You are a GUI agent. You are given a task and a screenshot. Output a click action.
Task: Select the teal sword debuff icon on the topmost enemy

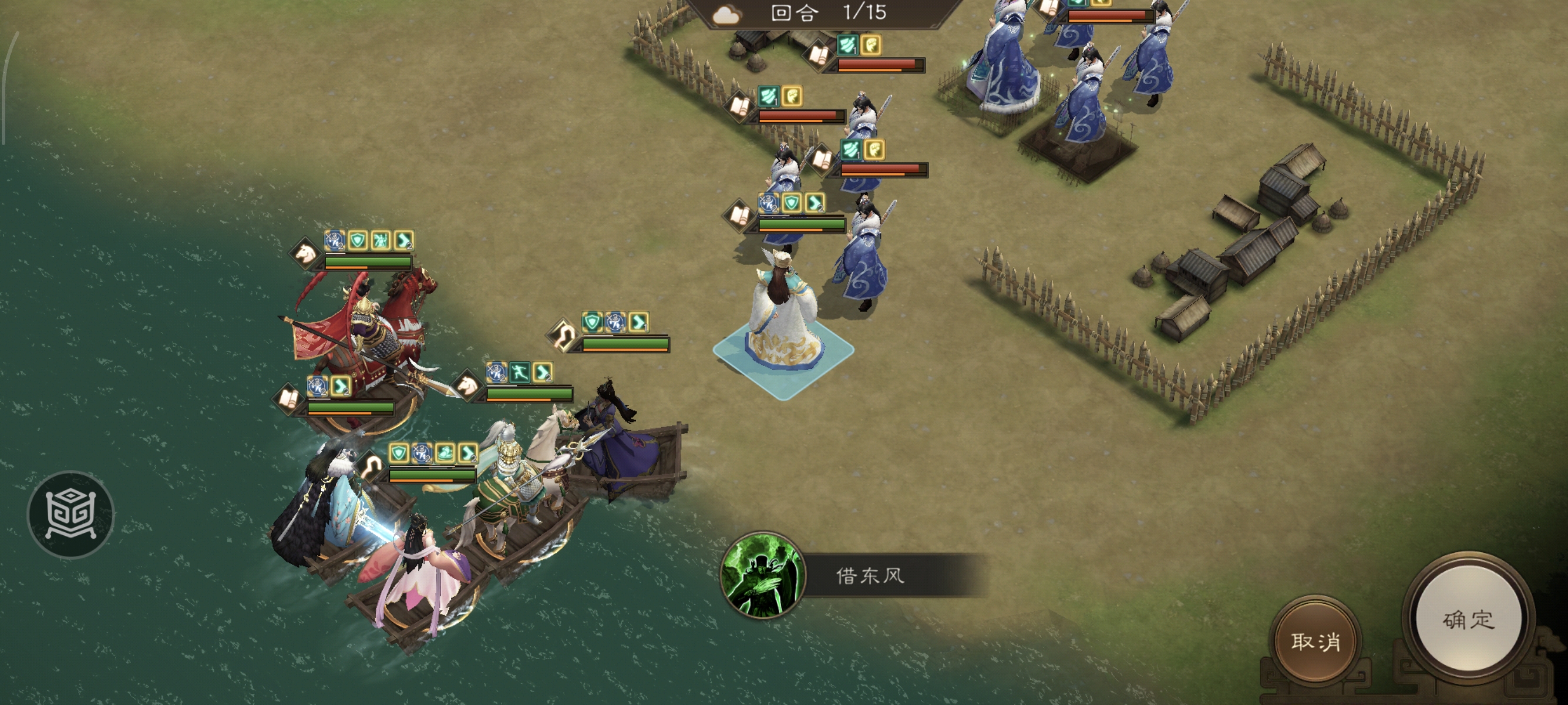click(847, 46)
